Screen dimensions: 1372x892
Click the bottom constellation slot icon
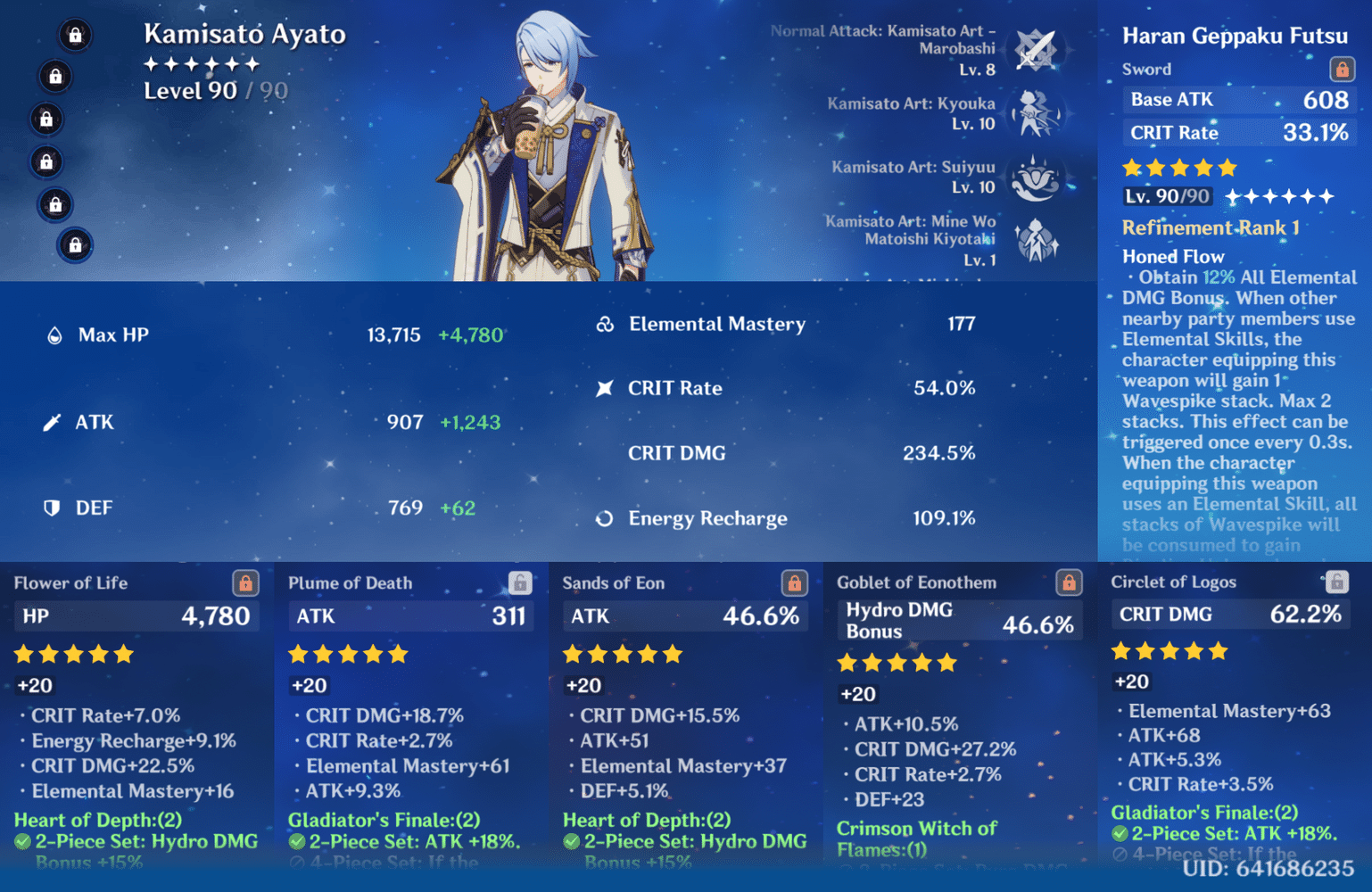tap(75, 246)
